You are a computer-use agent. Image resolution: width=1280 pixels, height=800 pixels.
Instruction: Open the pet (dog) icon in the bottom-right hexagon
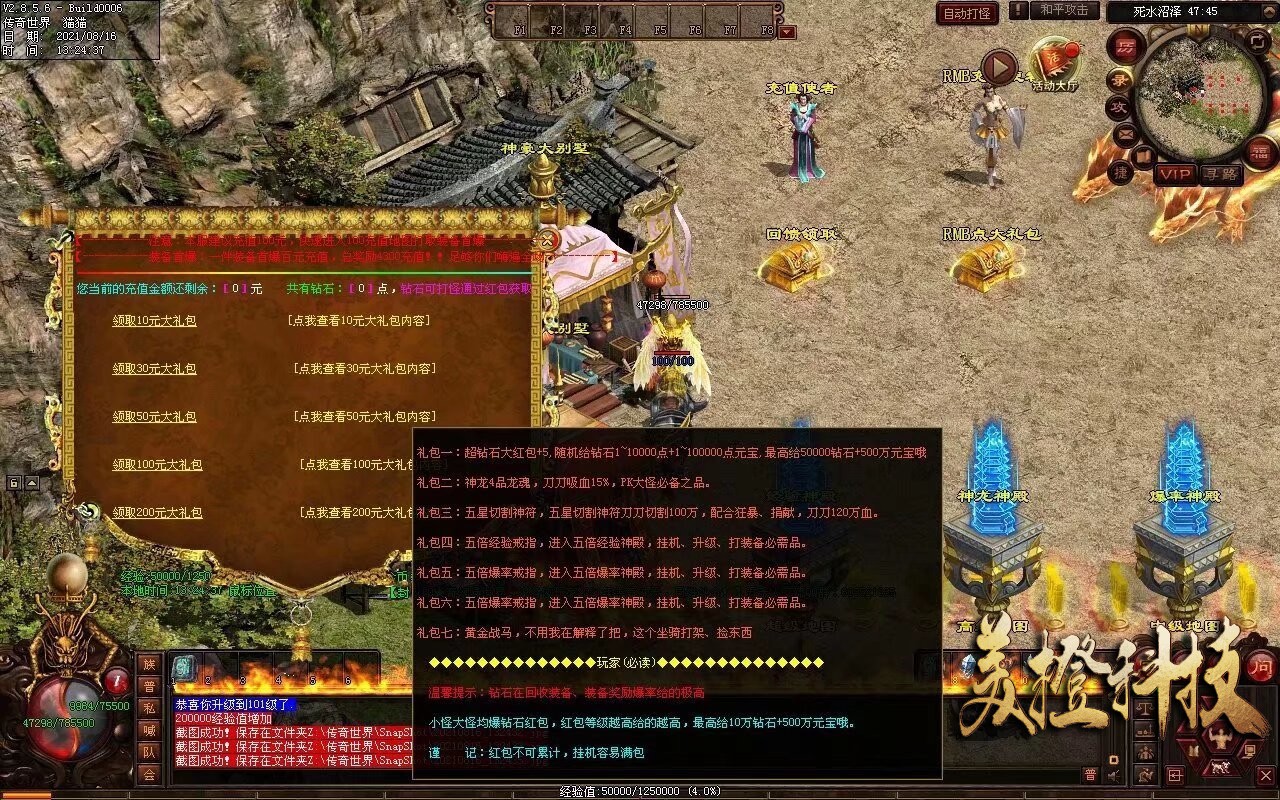pyautogui.click(x=1220, y=767)
